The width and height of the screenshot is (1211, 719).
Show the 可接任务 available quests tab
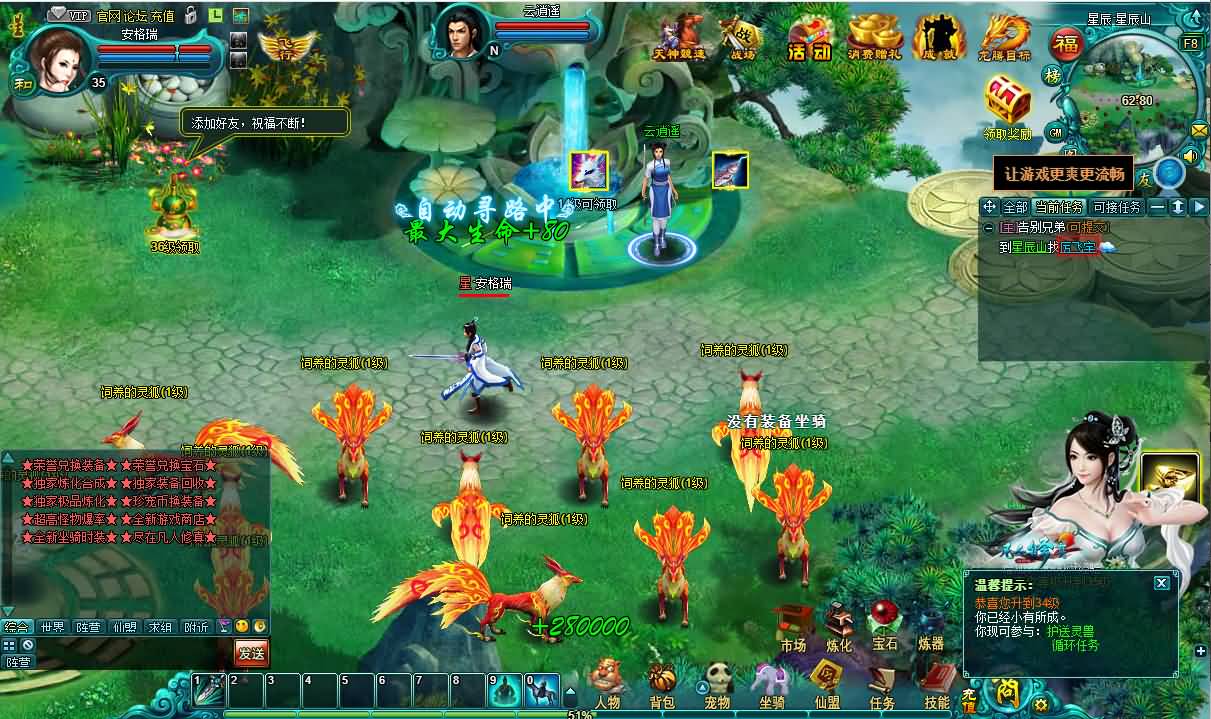(x=1116, y=207)
